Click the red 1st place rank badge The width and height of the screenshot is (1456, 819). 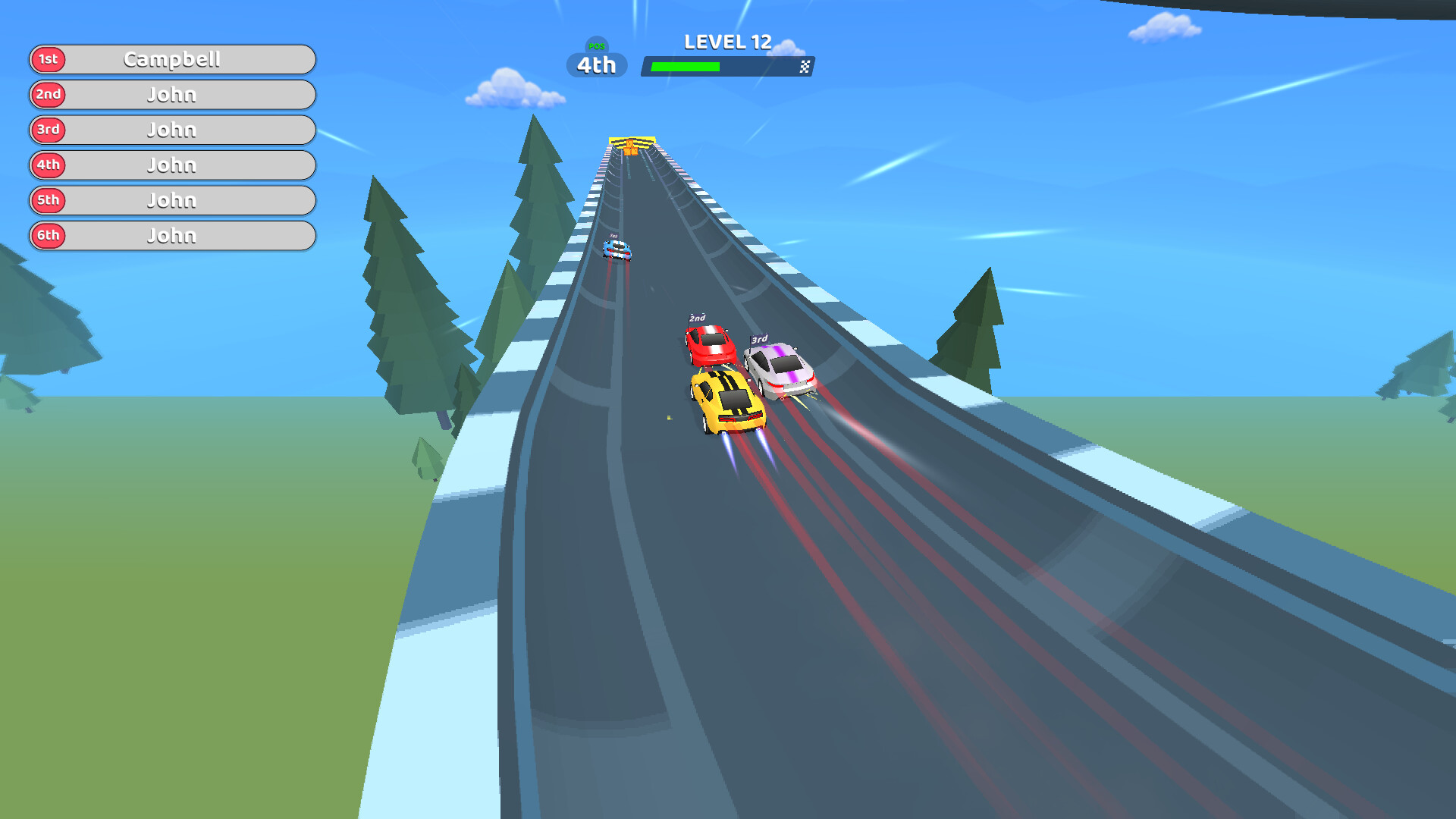(x=48, y=59)
